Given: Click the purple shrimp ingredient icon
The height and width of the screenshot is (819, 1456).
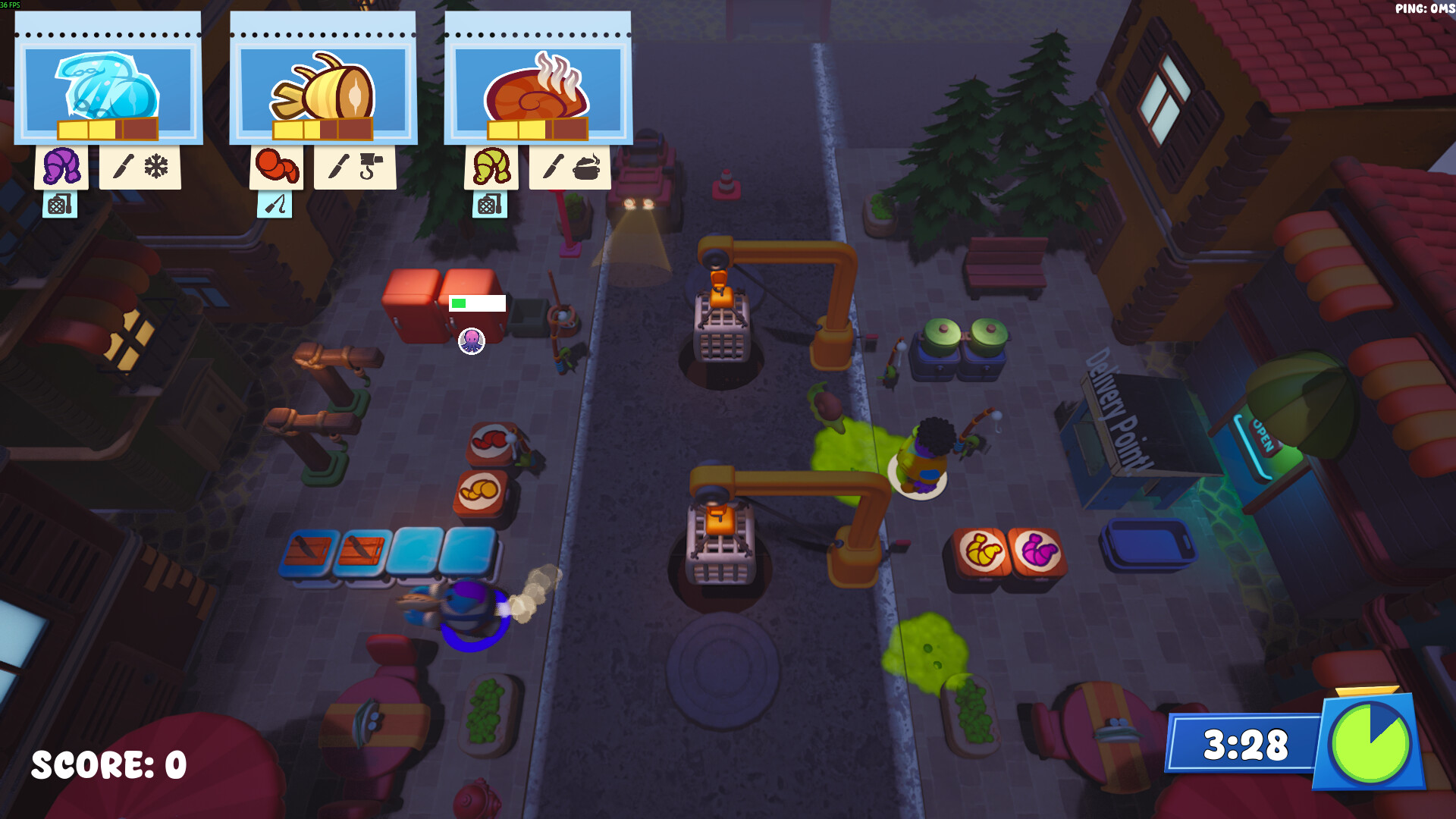Looking at the screenshot, I should 61,166.
